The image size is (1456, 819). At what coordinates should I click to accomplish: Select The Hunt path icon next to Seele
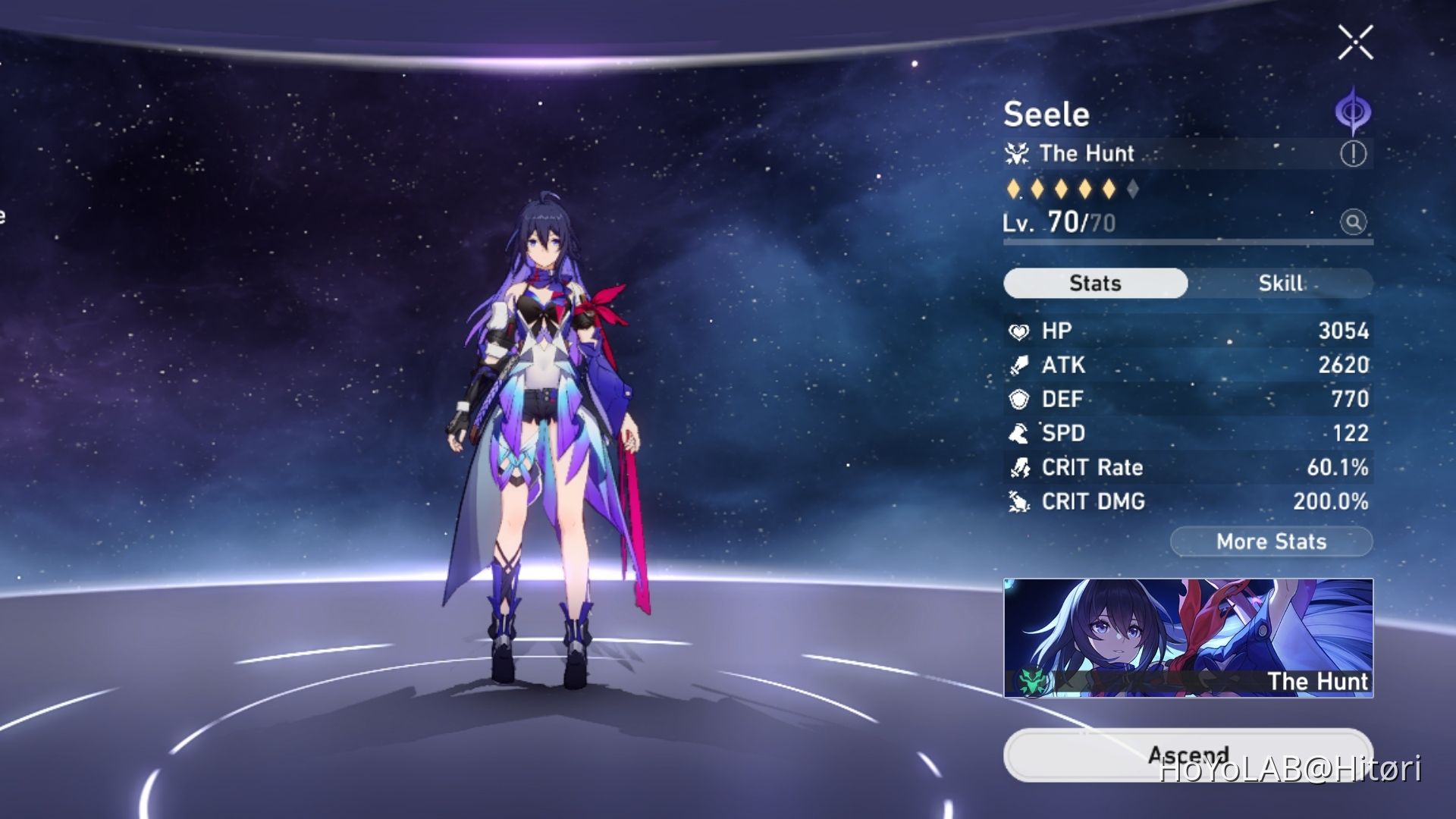tap(1018, 153)
